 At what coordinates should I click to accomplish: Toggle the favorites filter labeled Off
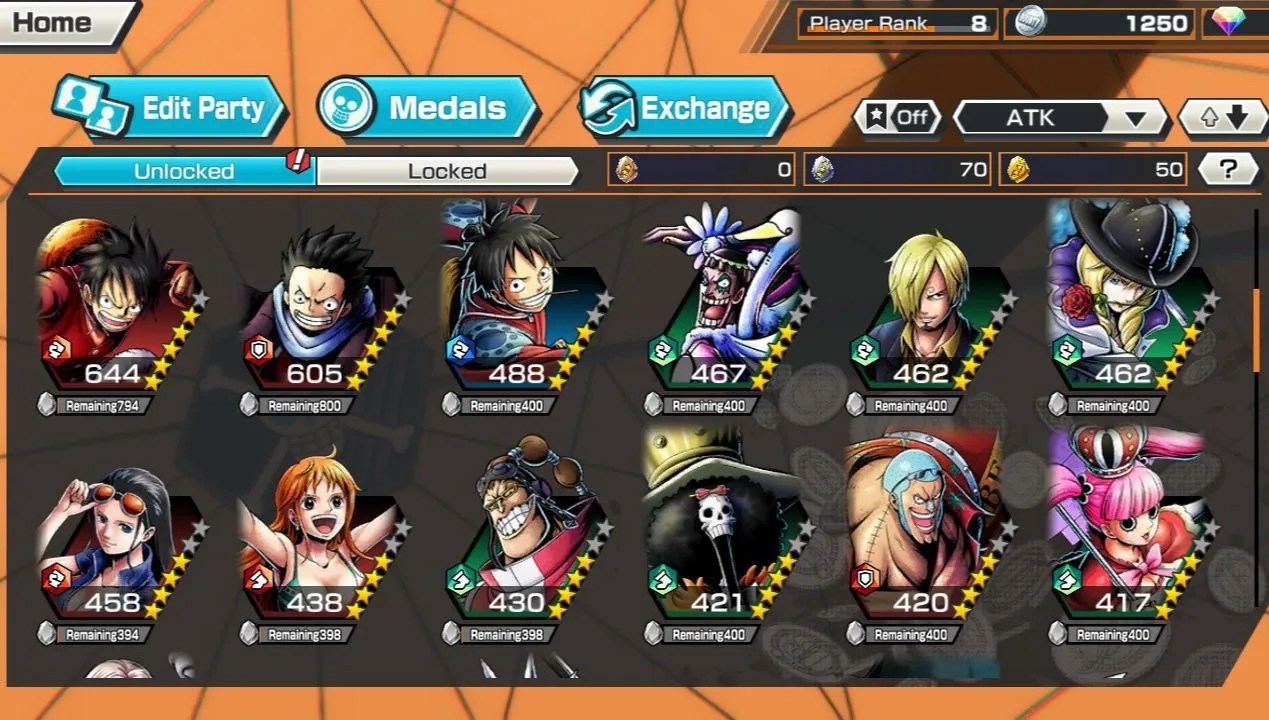896,117
